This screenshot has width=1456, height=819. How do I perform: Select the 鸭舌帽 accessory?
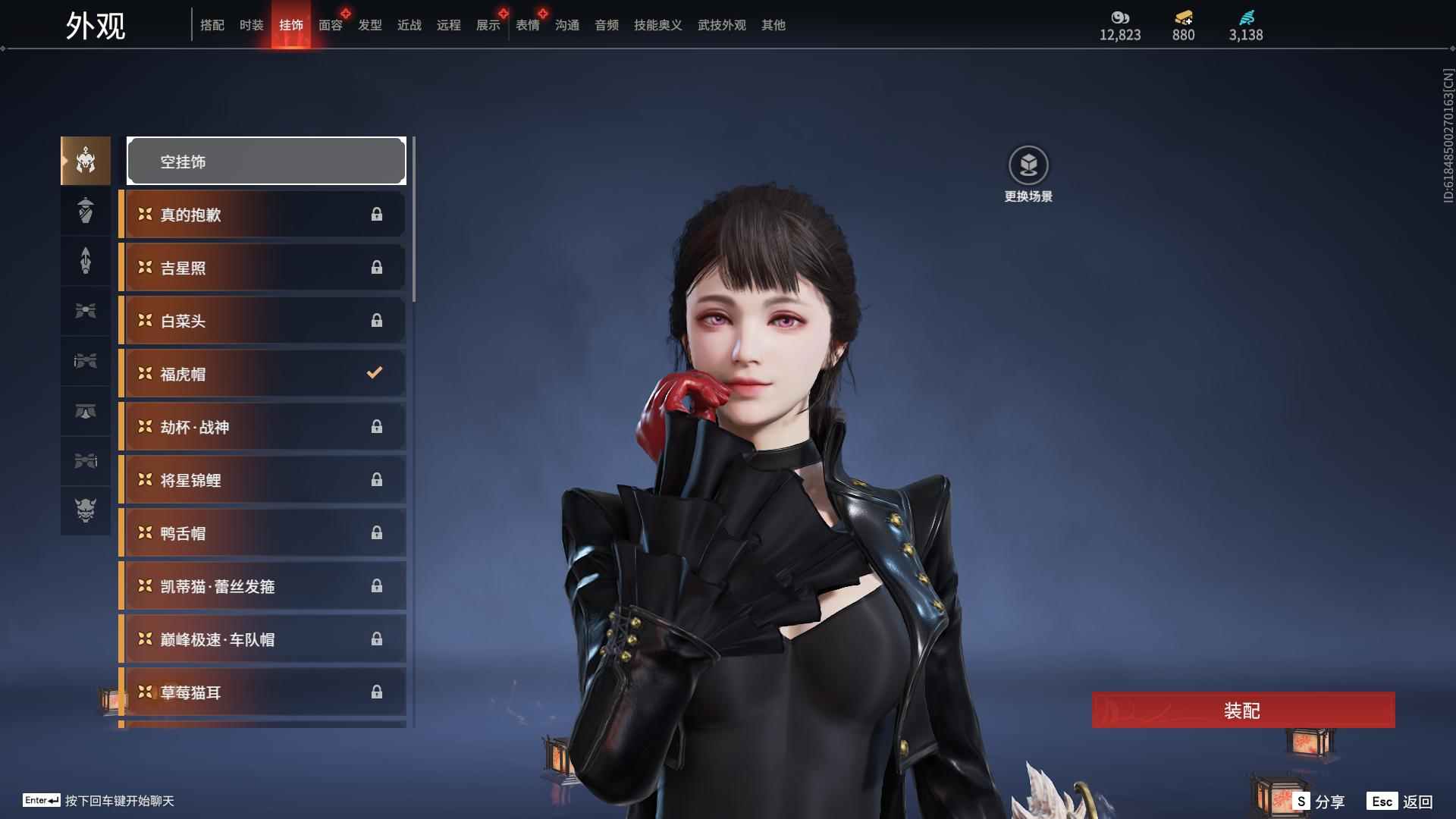(x=262, y=533)
